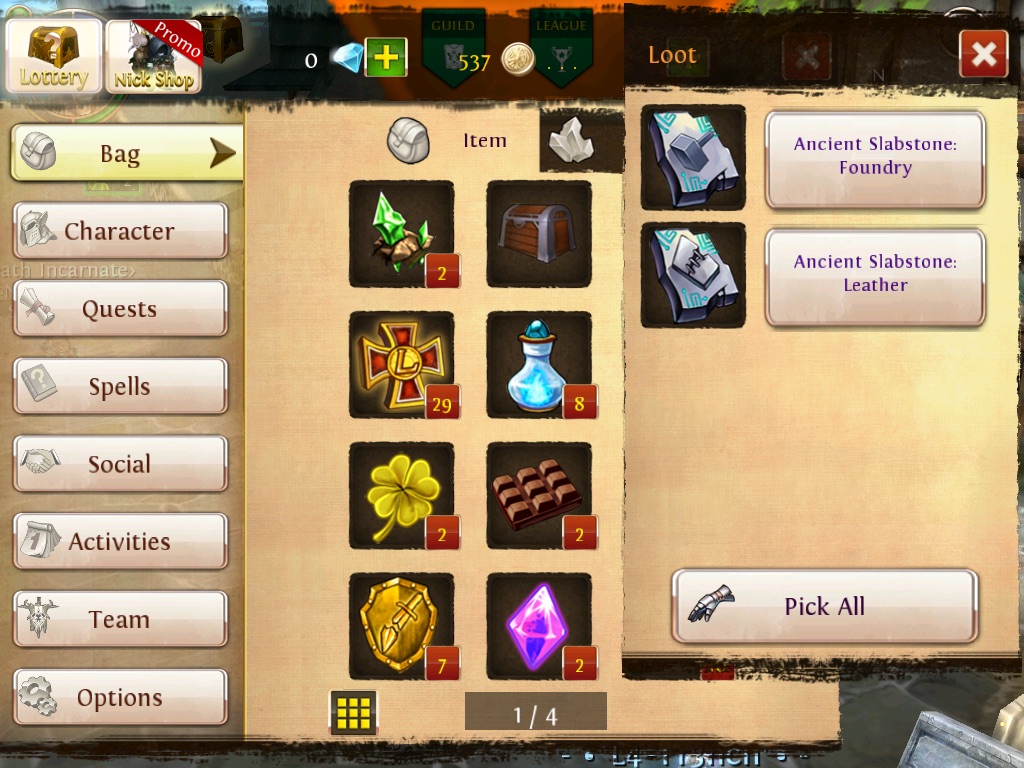Viewport: 1024px width, 768px height.
Task: Add diamonds with the green plus button
Action: point(385,58)
